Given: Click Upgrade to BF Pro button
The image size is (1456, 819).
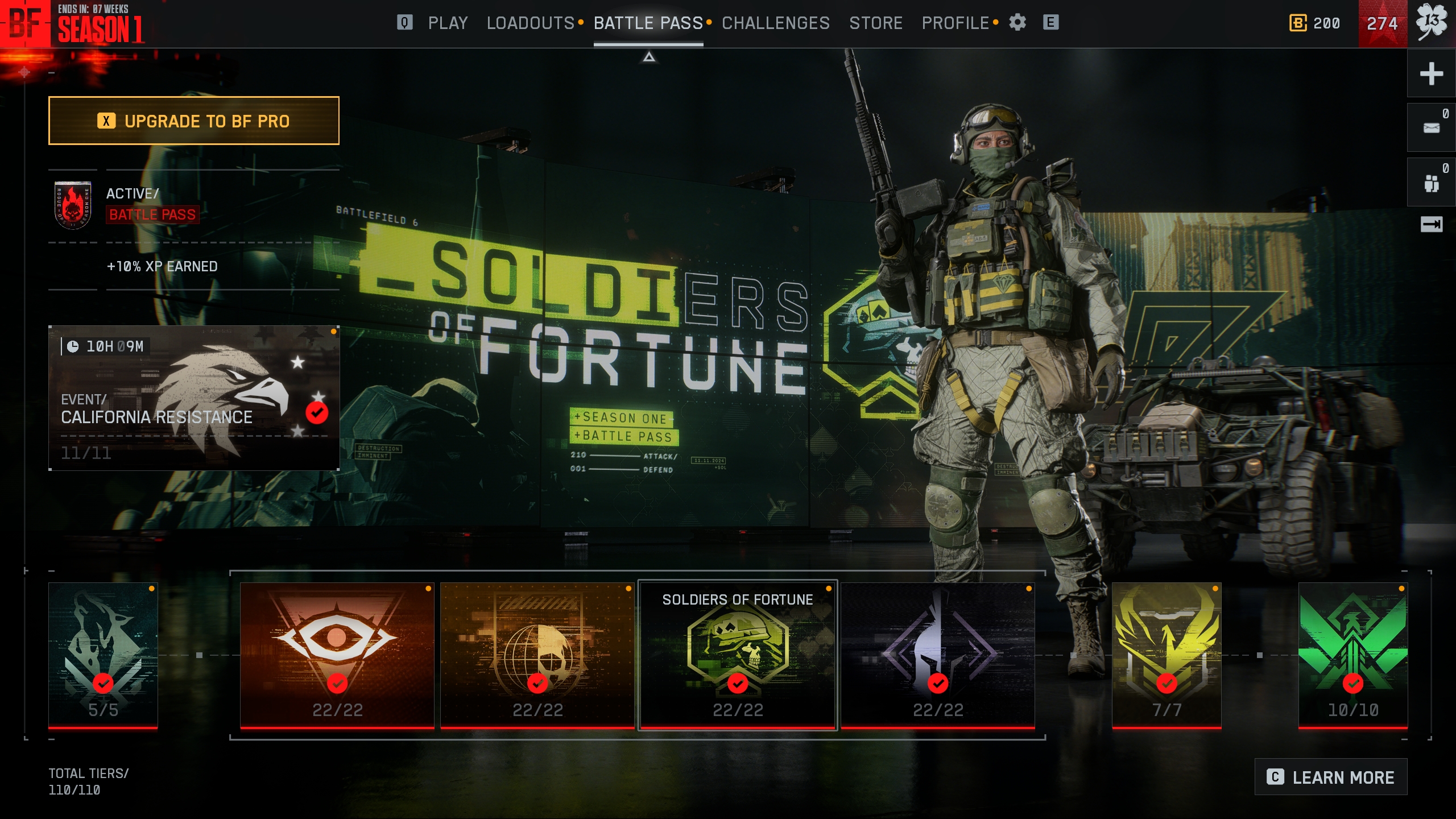Looking at the screenshot, I should 193,121.
